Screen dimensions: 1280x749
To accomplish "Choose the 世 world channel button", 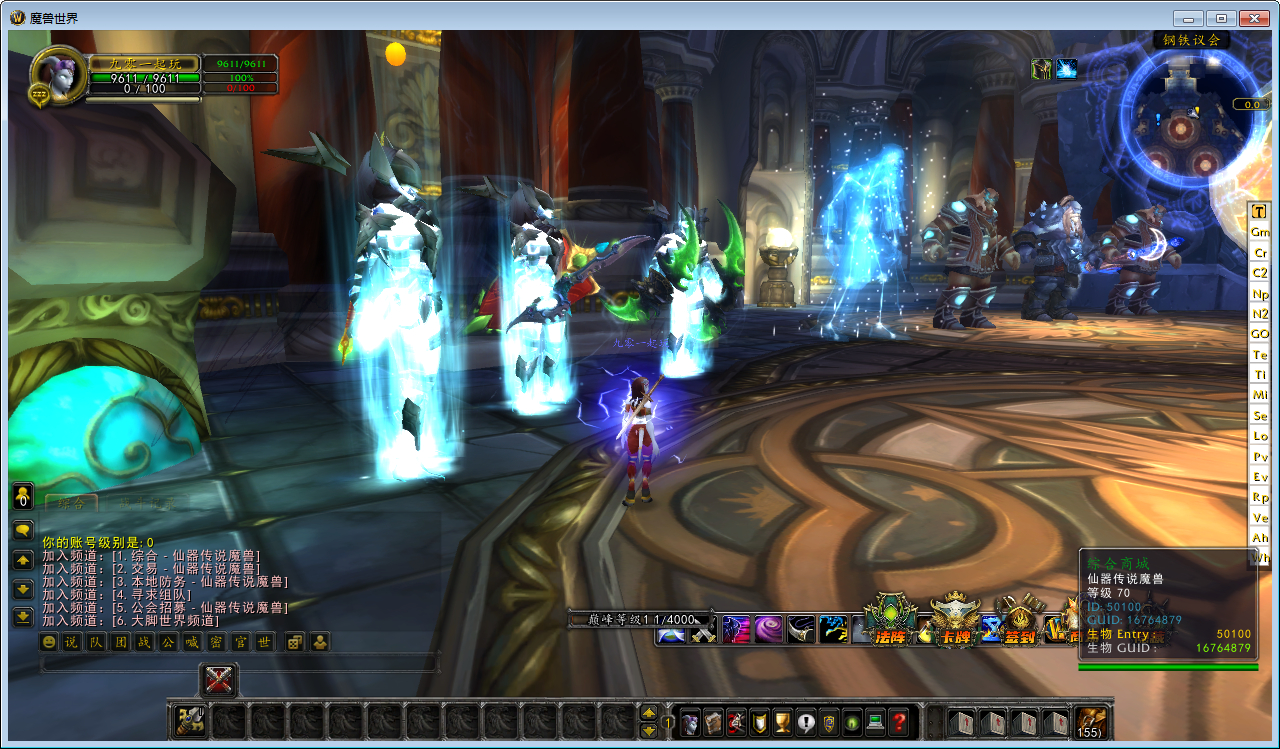I will point(264,642).
